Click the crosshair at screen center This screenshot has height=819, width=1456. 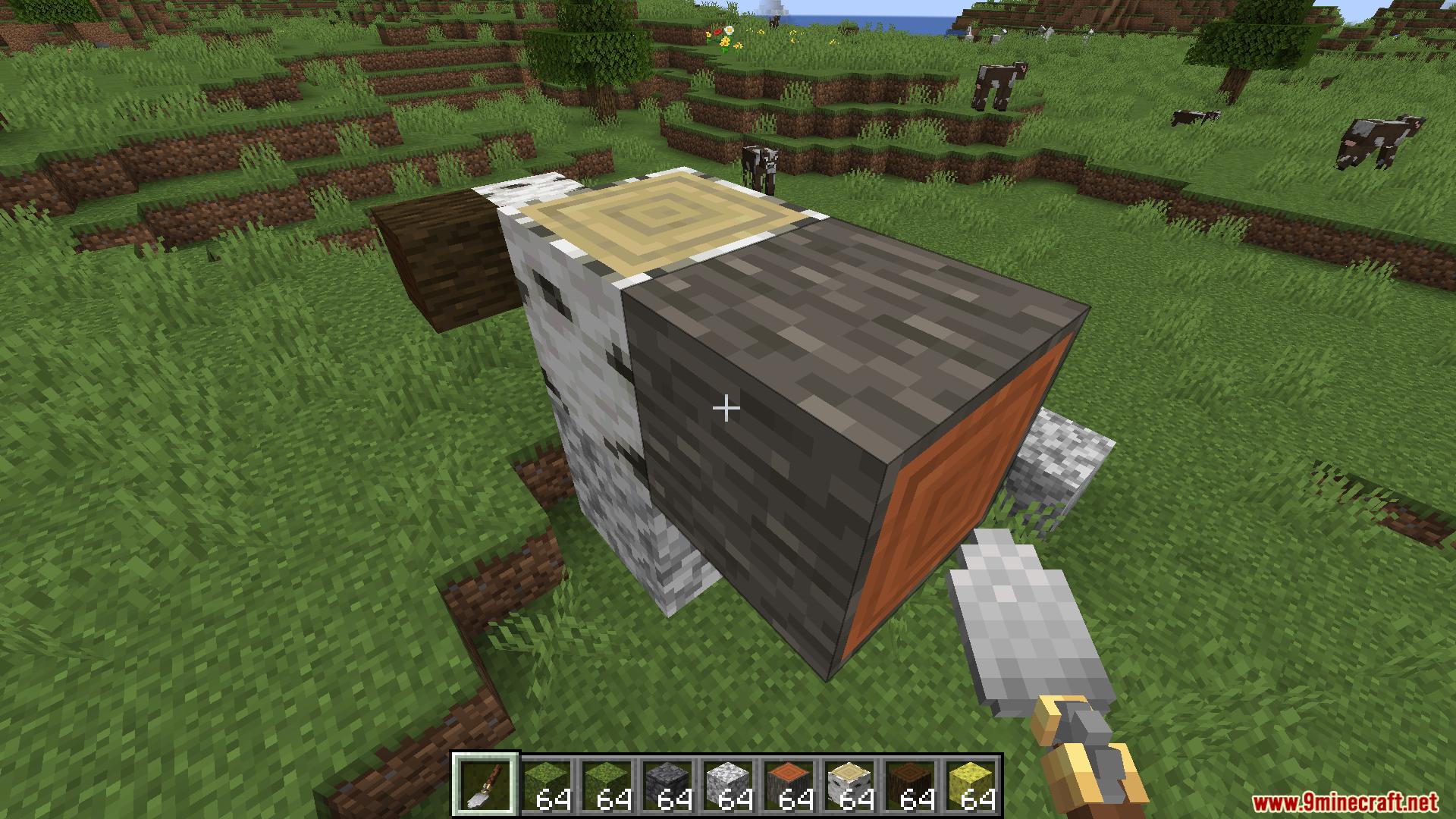pyautogui.click(x=726, y=408)
